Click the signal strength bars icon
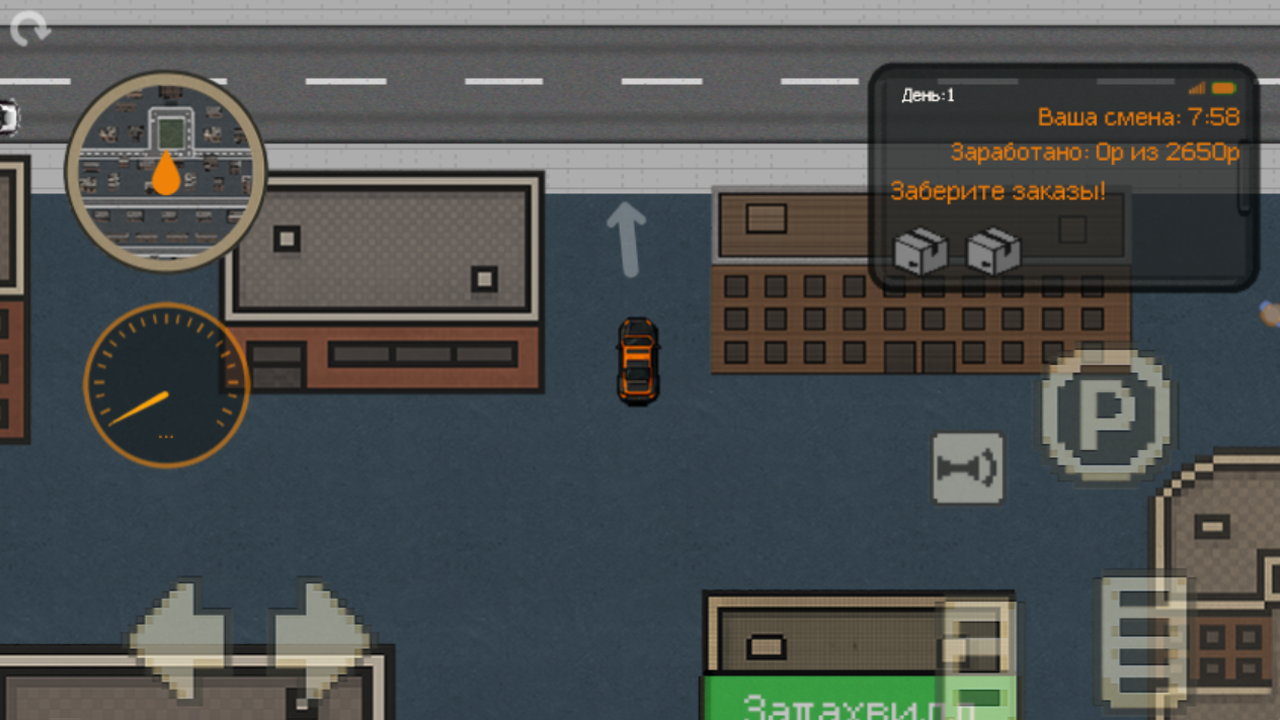Image resolution: width=1280 pixels, height=720 pixels. [1196, 88]
